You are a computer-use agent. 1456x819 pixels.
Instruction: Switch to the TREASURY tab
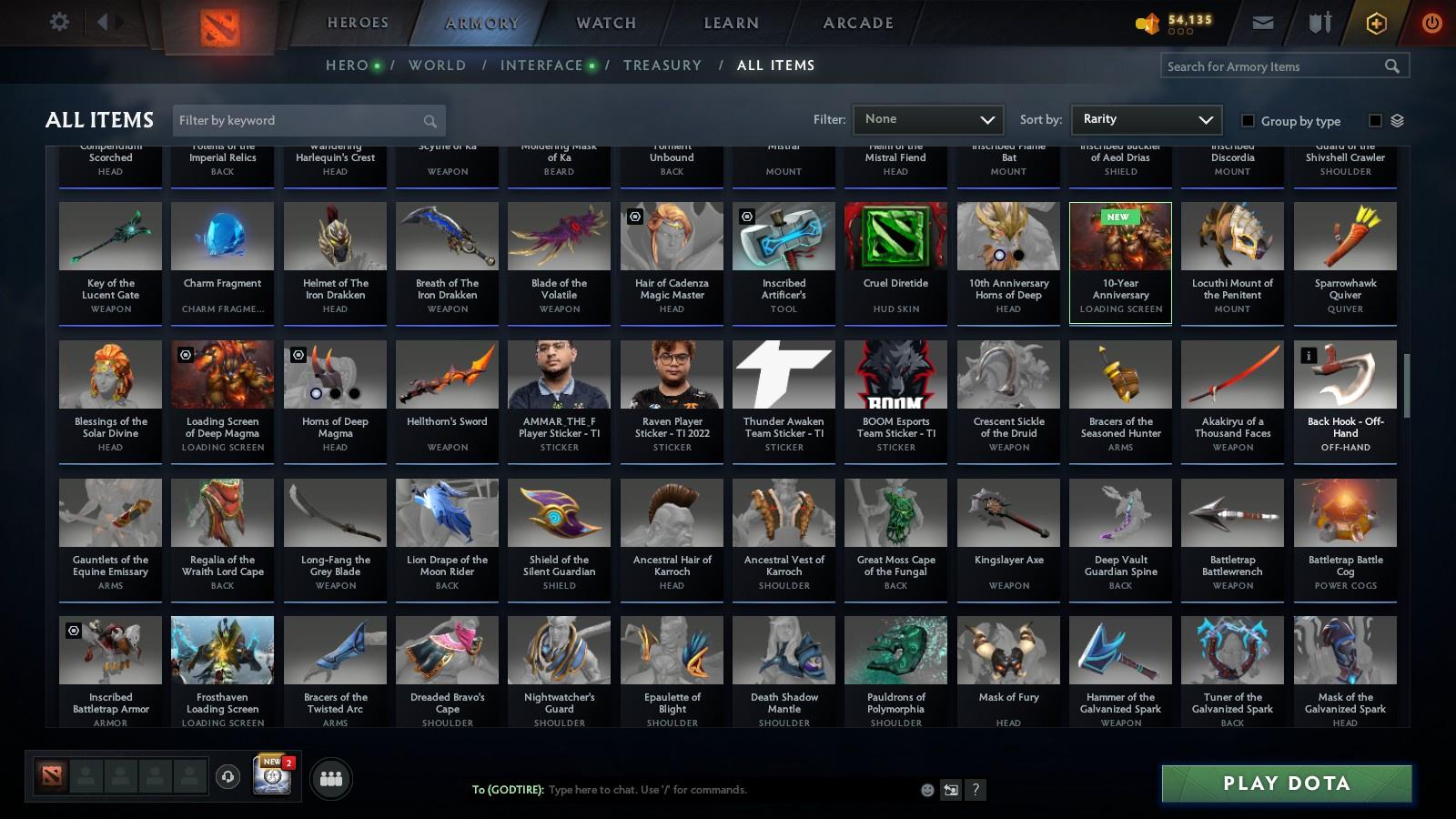(662, 65)
